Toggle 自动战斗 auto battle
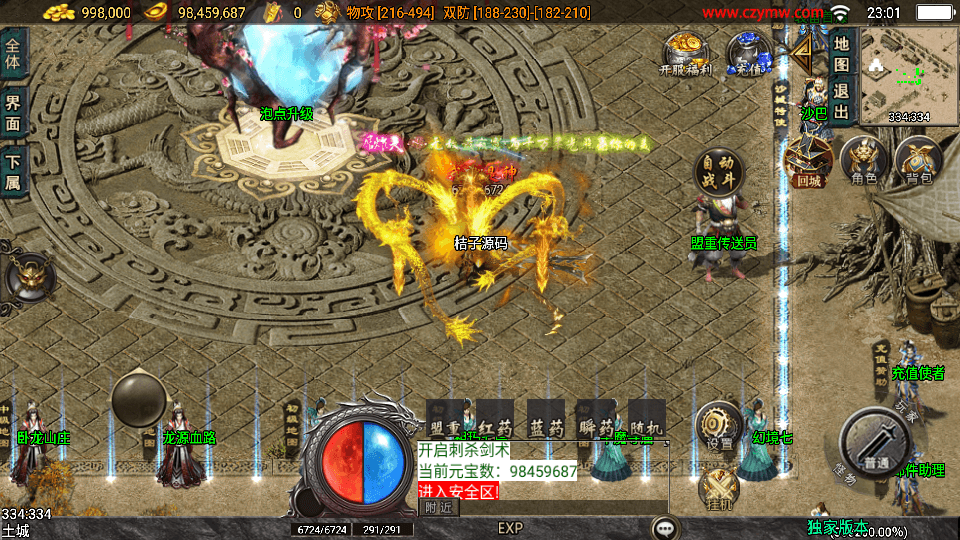This screenshot has height=540, width=960. coord(720,174)
